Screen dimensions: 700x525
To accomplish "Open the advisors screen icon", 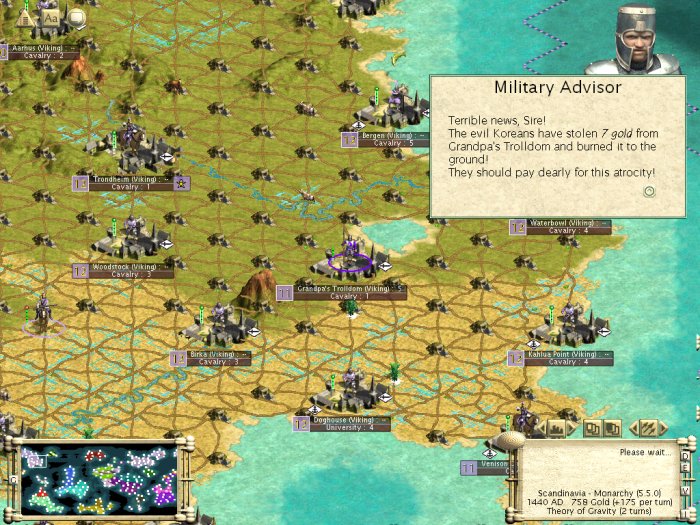I will 76,17.
